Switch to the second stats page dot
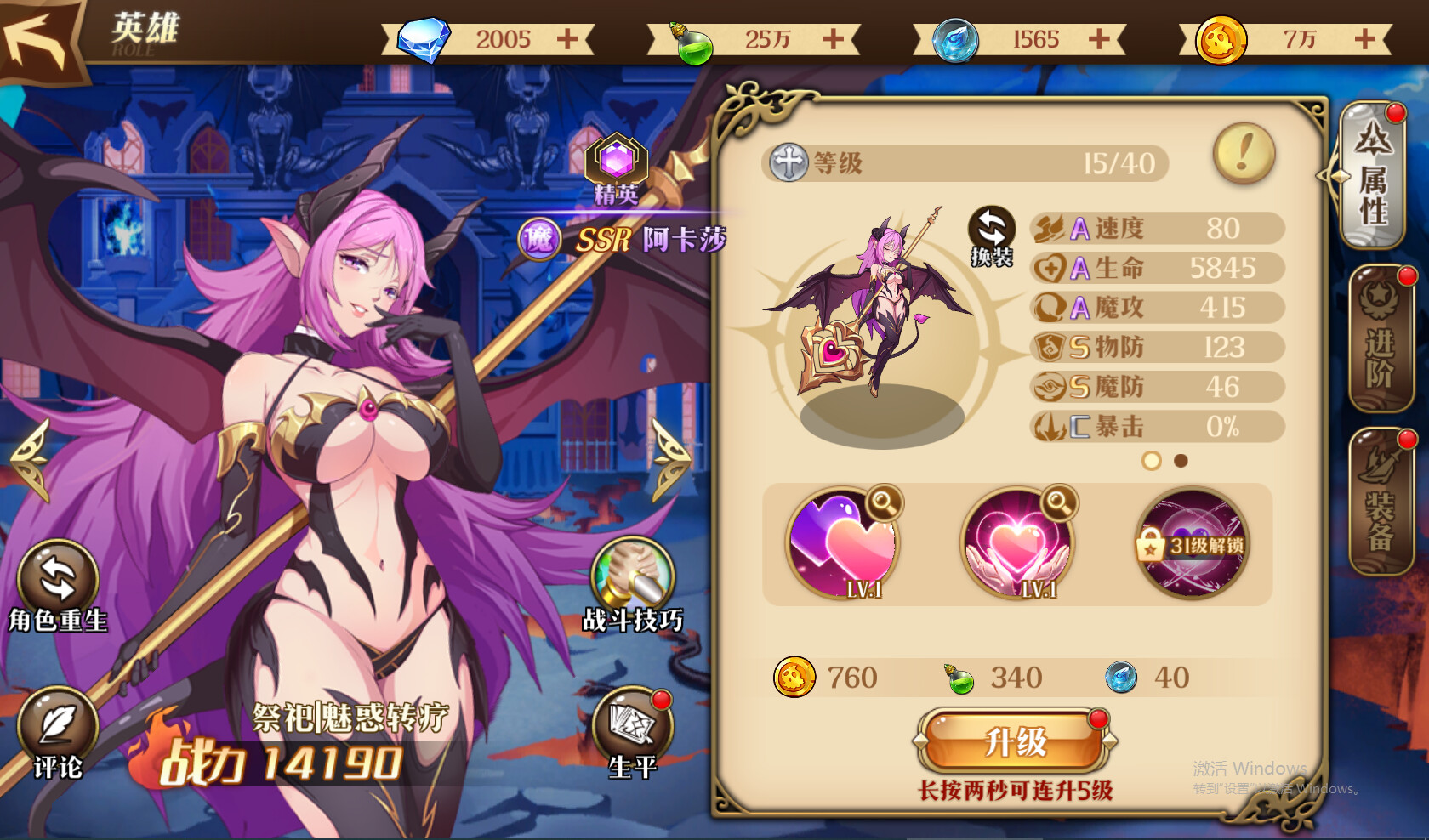Viewport: 1429px width, 840px height. pyautogui.click(x=1179, y=462)
